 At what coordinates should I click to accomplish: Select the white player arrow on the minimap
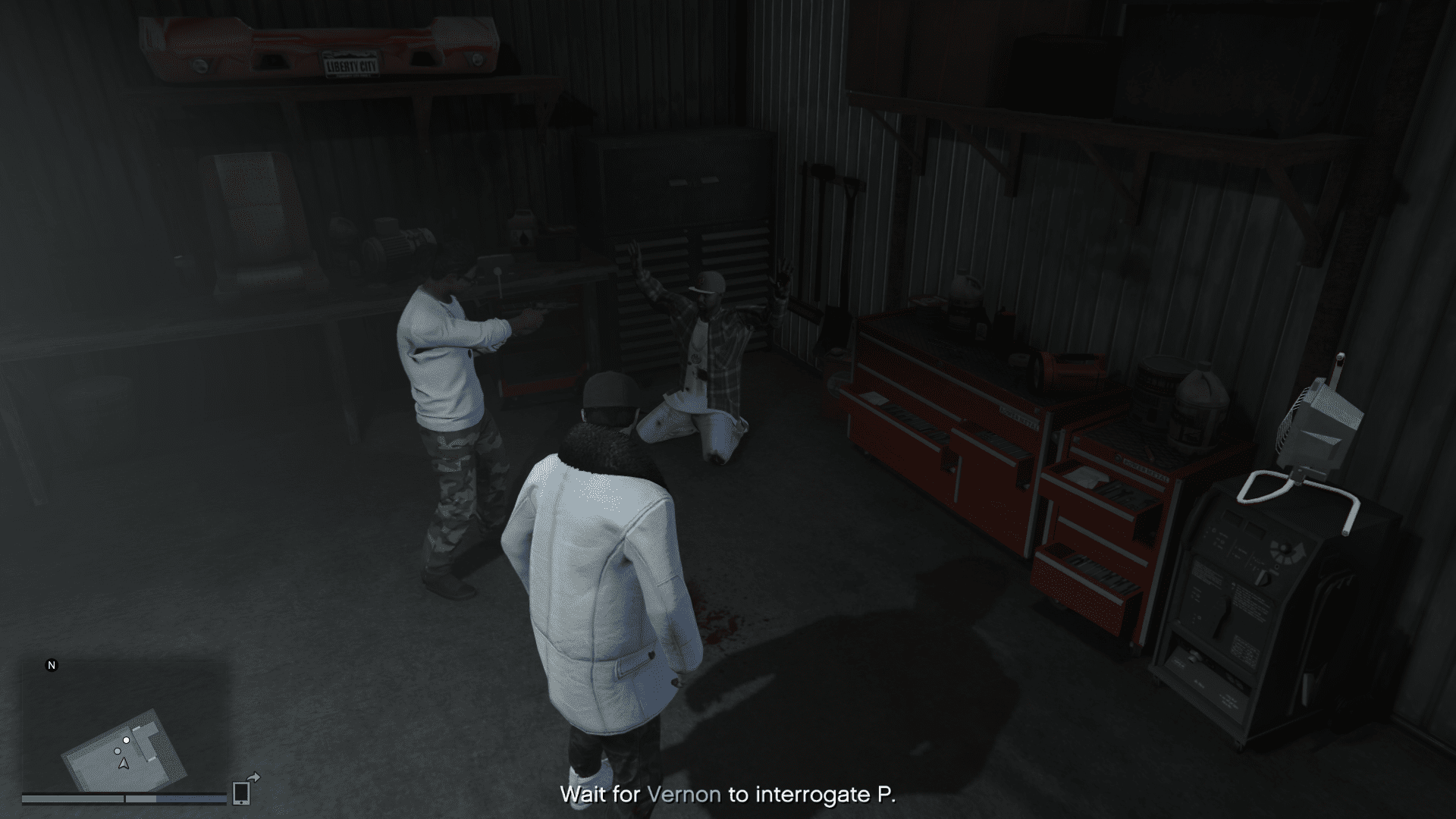coord(124,764)
